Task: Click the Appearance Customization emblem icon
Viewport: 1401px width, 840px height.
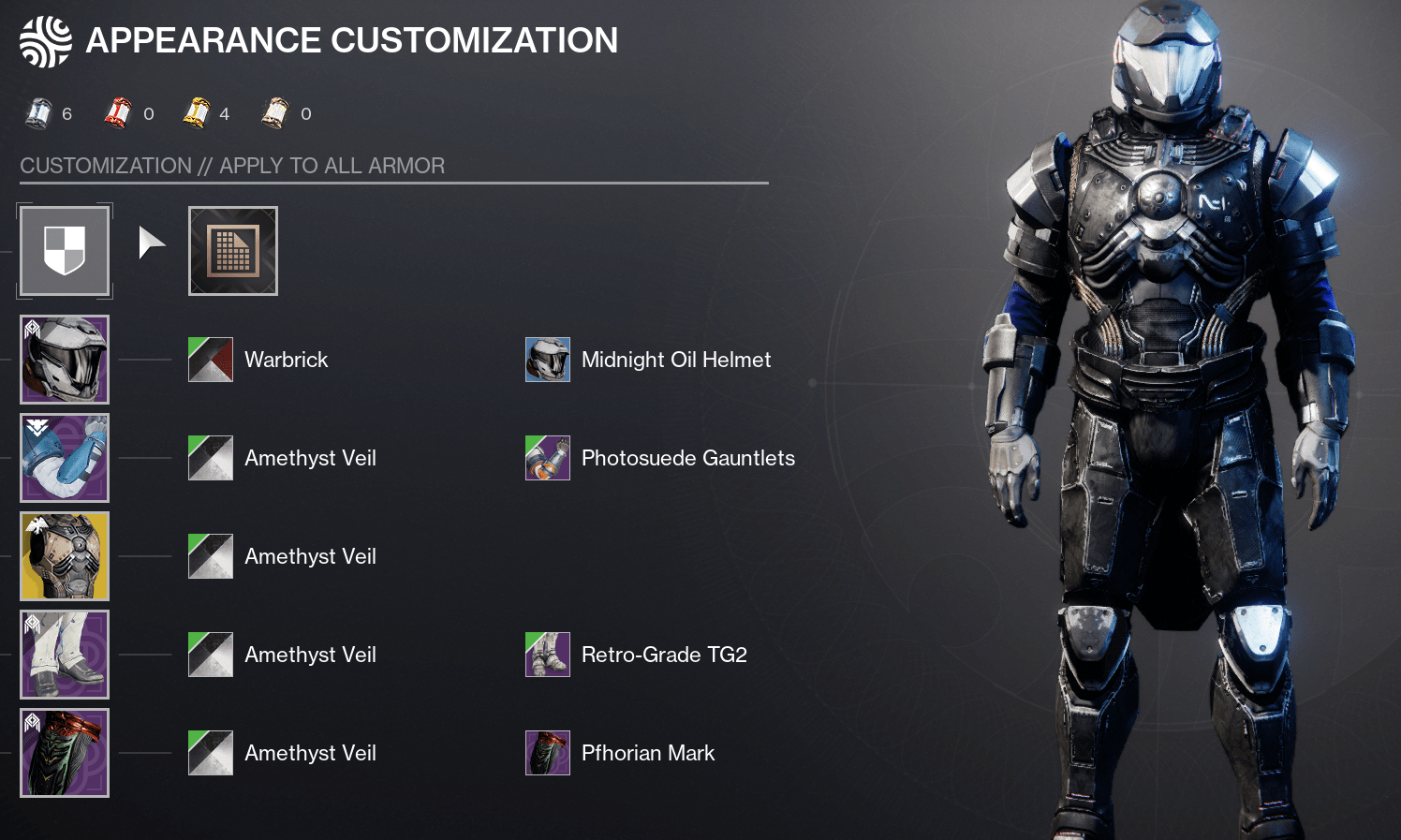Action: pos(45,39)
